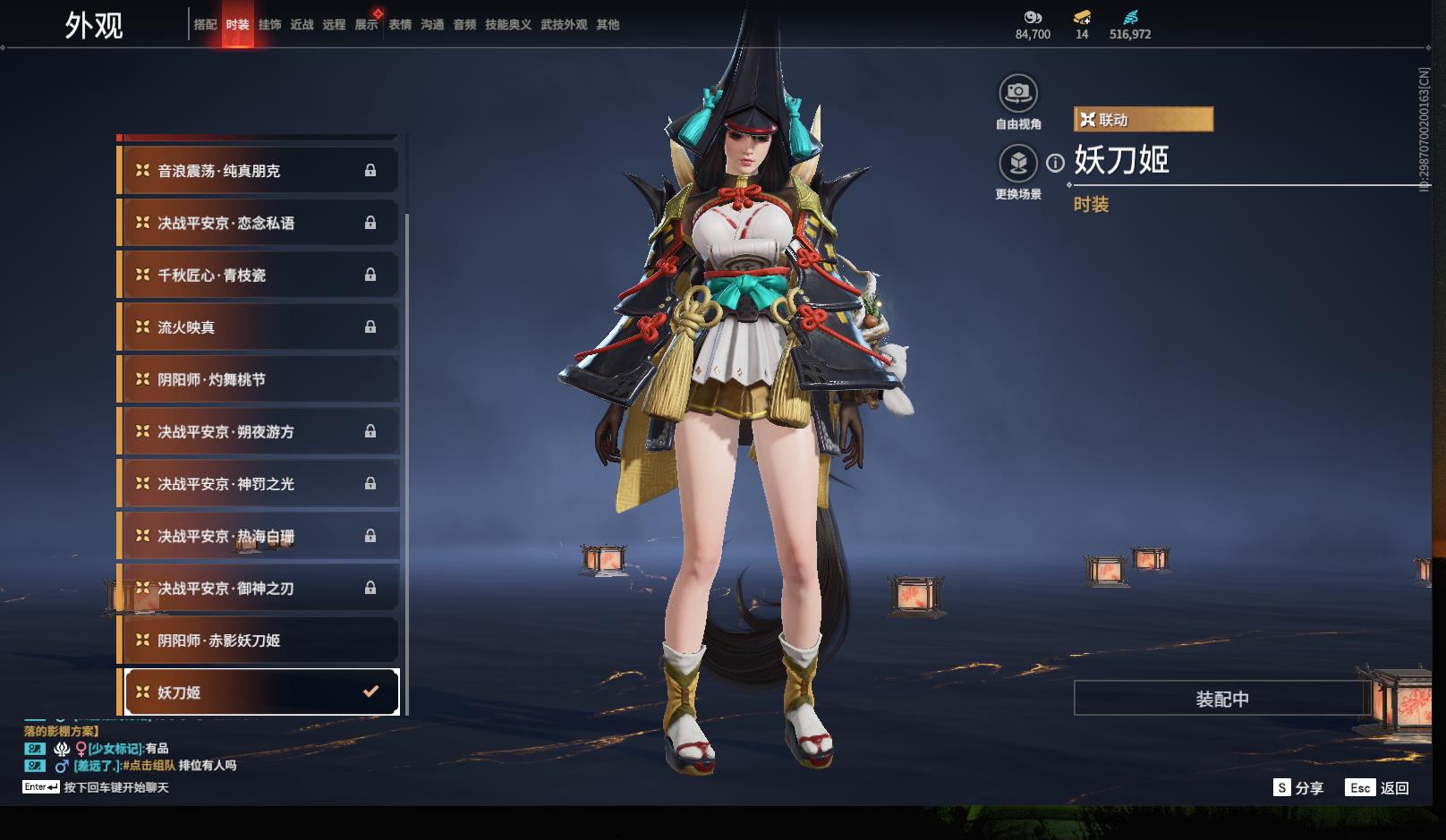Switch to the 搭配 tab
The height and width of the screenshot is (840, 1446).
tap(205, 25)
